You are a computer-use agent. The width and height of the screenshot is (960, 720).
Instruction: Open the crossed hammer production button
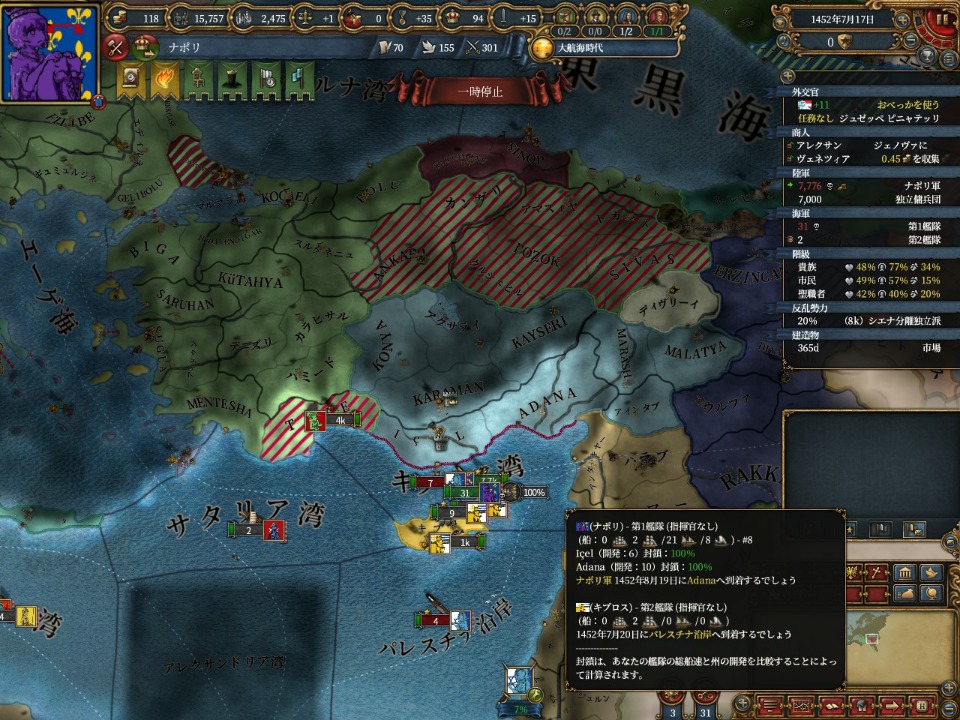pos(116,45)
